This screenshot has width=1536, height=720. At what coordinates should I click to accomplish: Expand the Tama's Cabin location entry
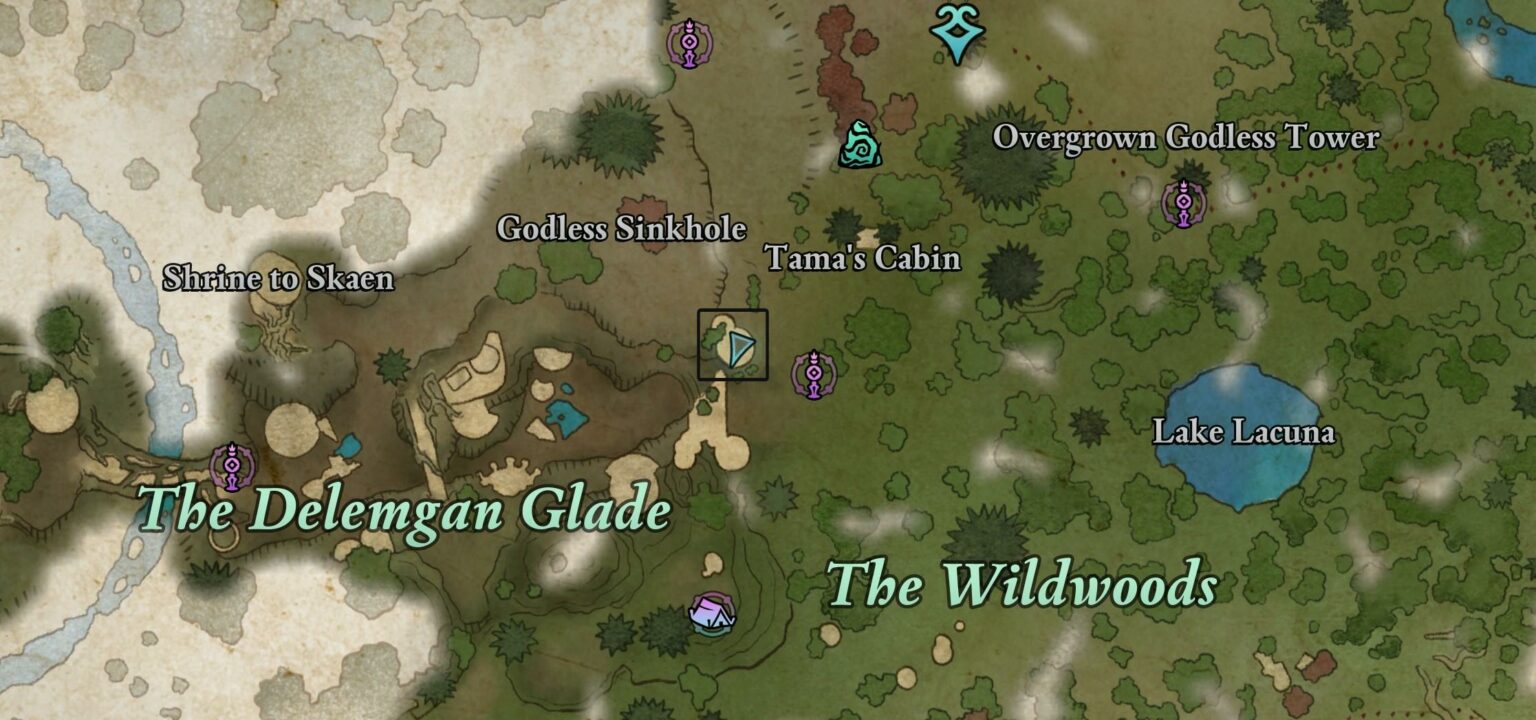pos(864,259)
